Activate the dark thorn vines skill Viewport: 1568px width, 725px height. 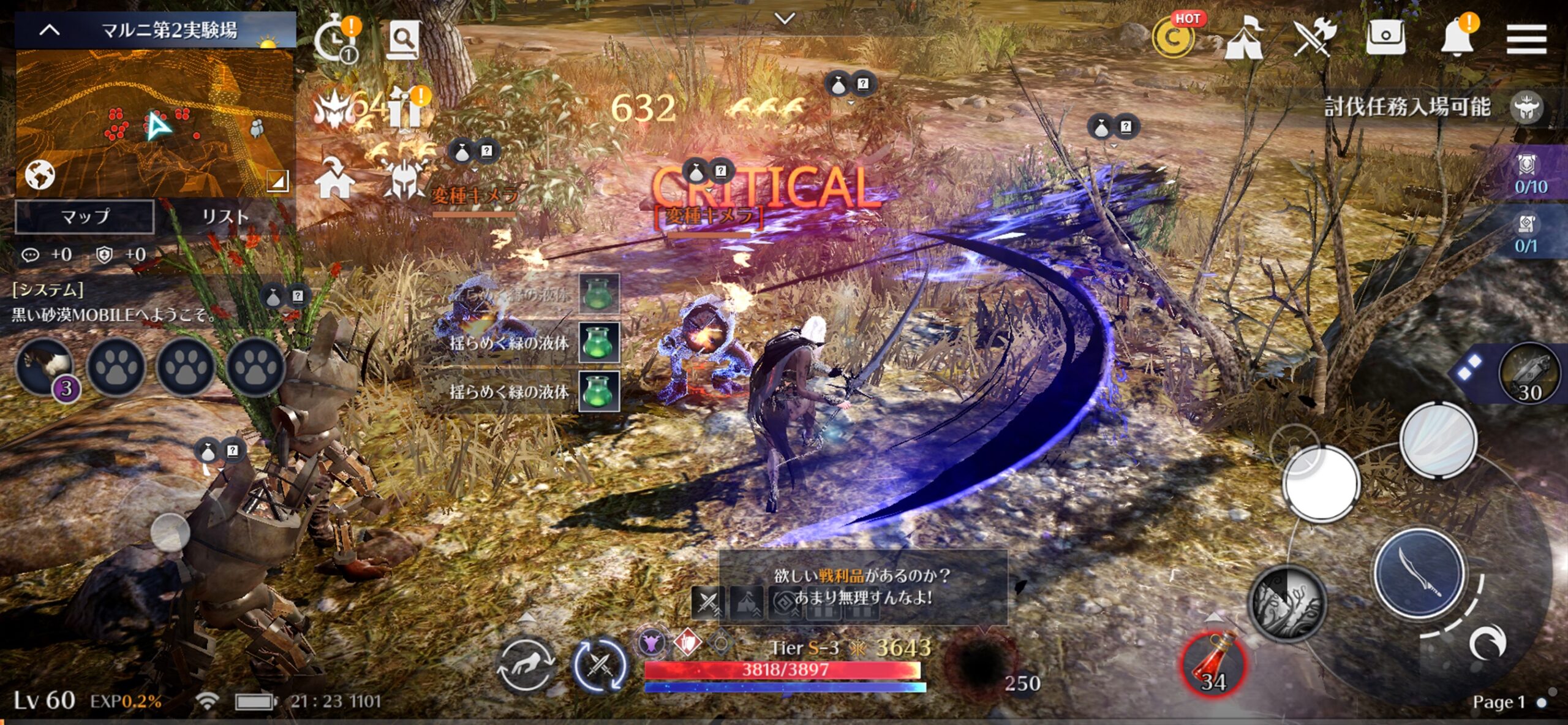[x=1286, y=604]
